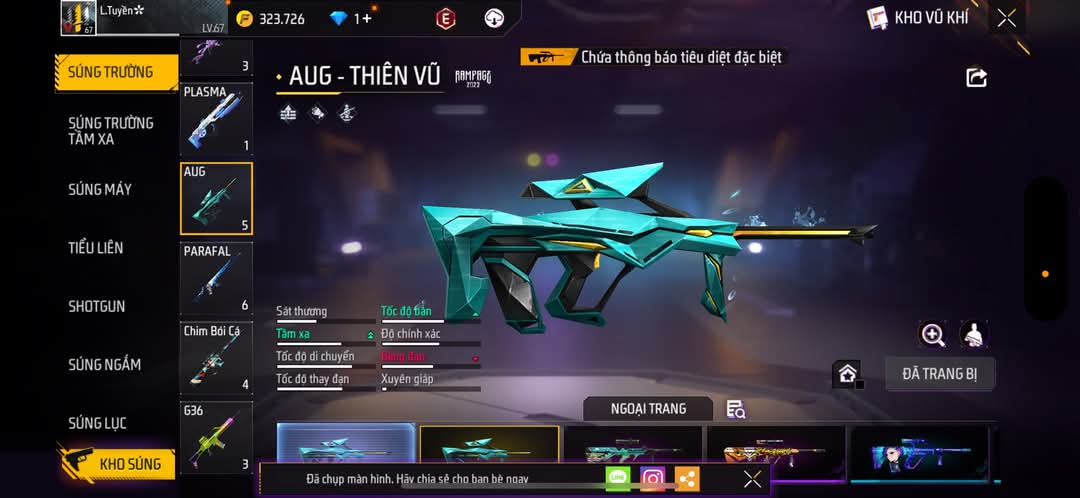
Task: Share screenshot via Instagram icon
Action: 652,479
